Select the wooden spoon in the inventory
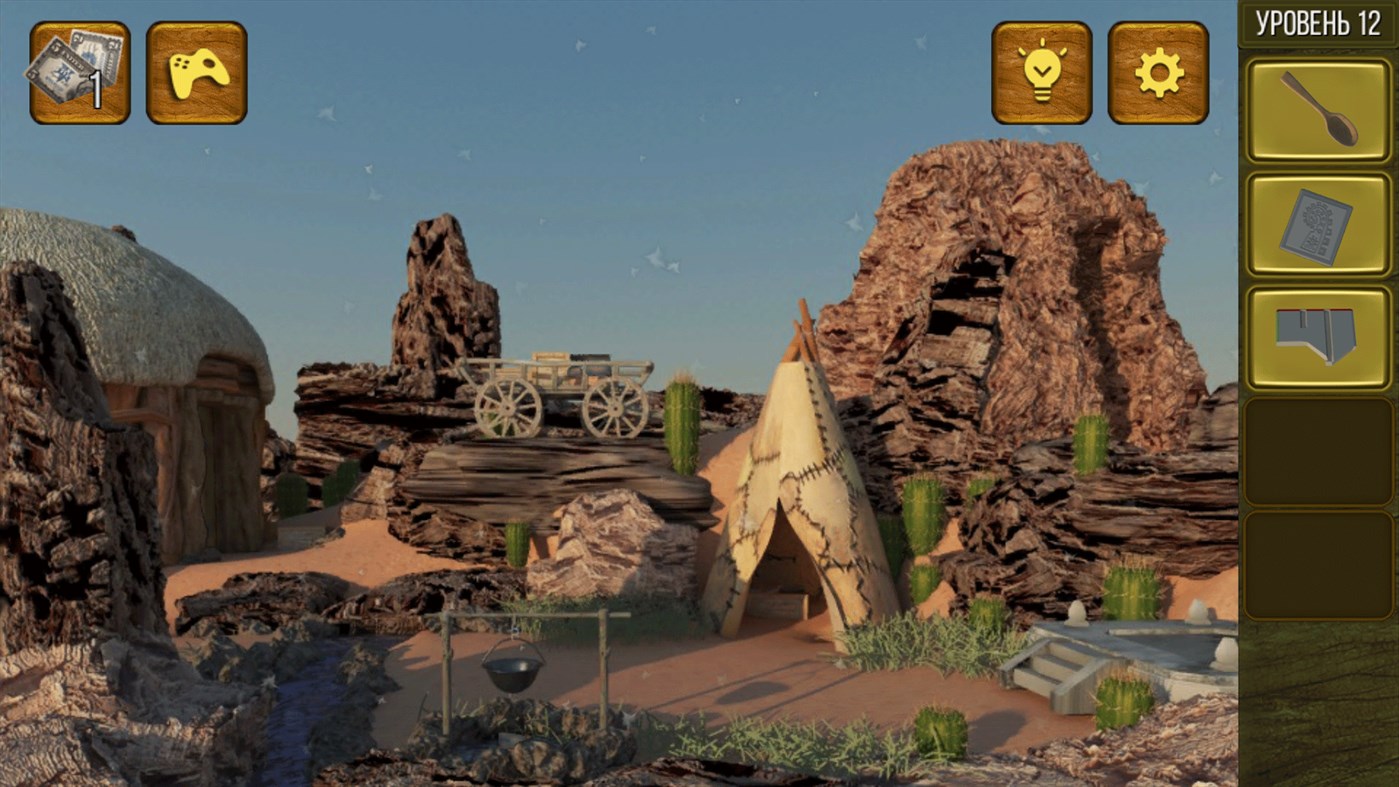1399x787 pixels. (x=1318, y=110)
